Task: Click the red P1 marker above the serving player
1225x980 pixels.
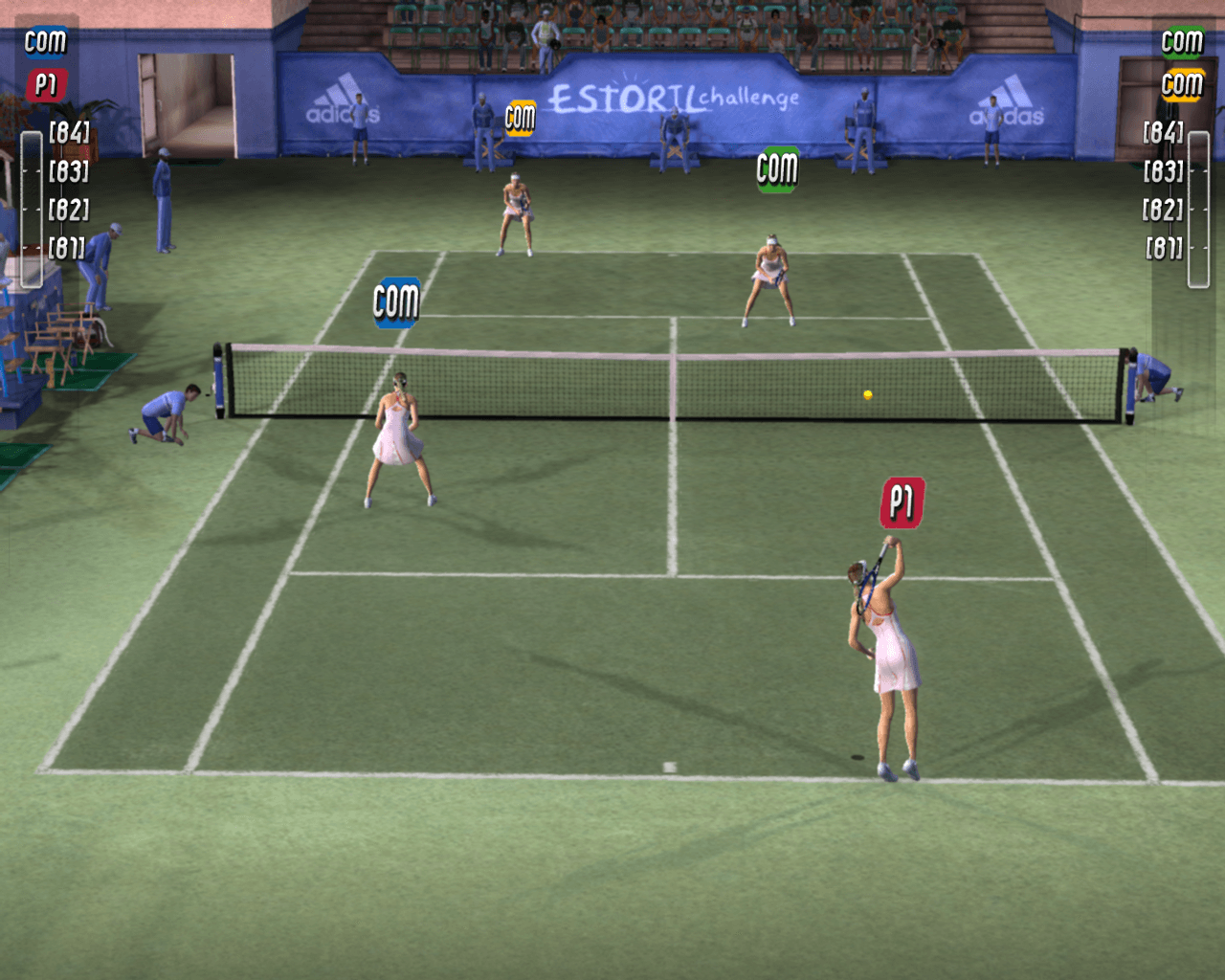Action: pos(902,502)
